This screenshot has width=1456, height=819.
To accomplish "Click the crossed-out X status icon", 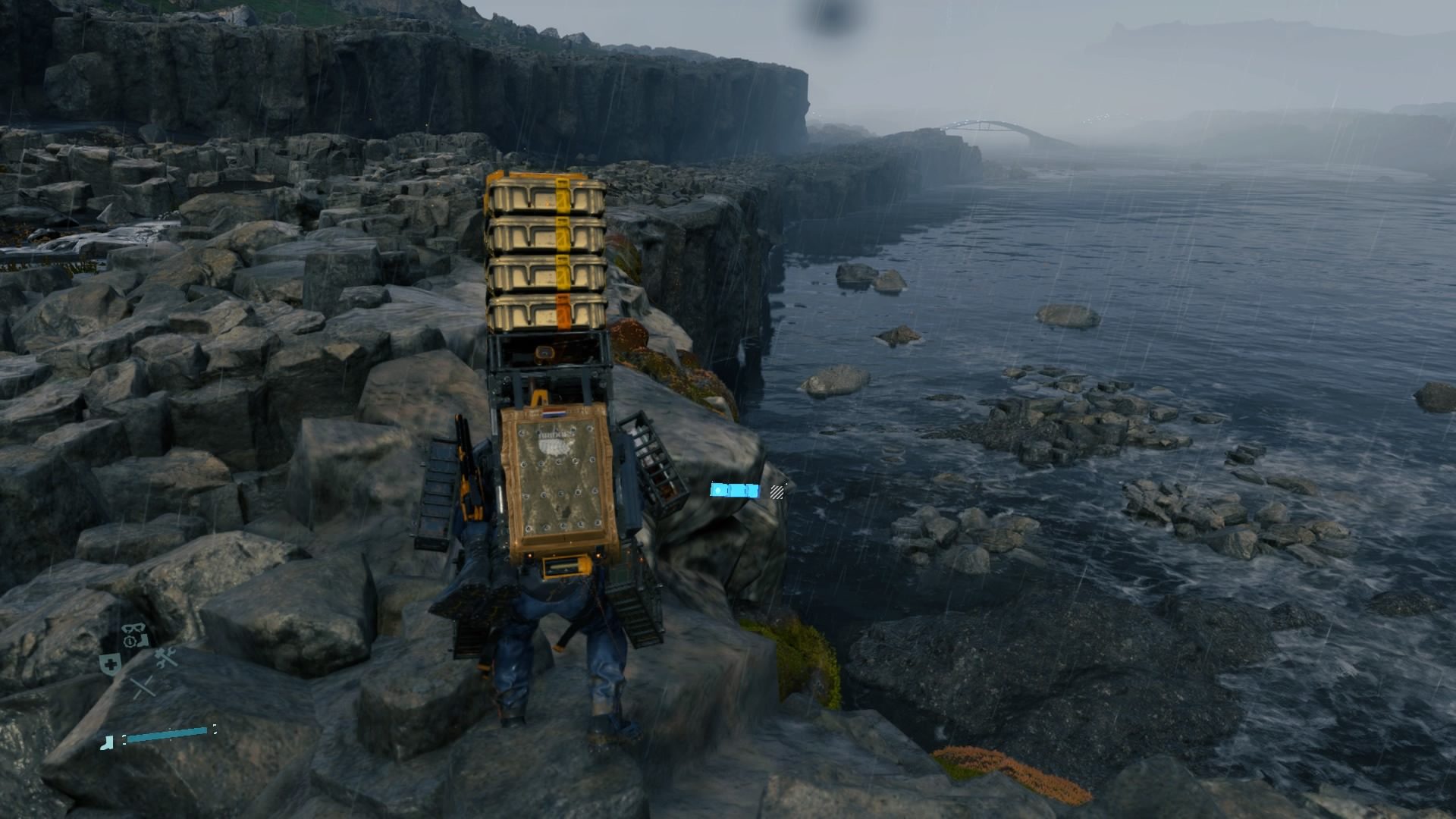I will (144, 687).
